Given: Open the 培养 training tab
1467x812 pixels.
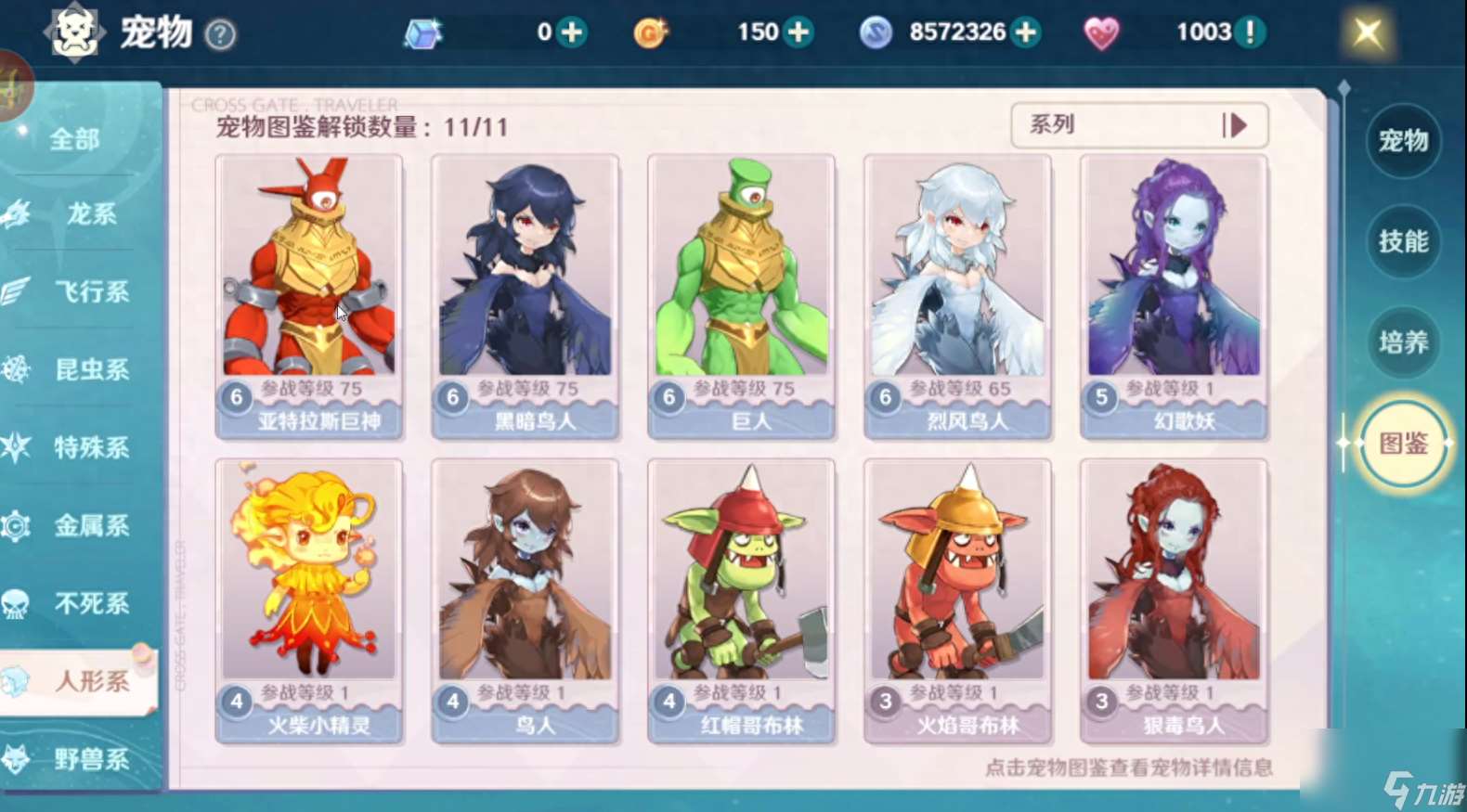Looking at the screenshot, I should click(x=1404, y=342).
